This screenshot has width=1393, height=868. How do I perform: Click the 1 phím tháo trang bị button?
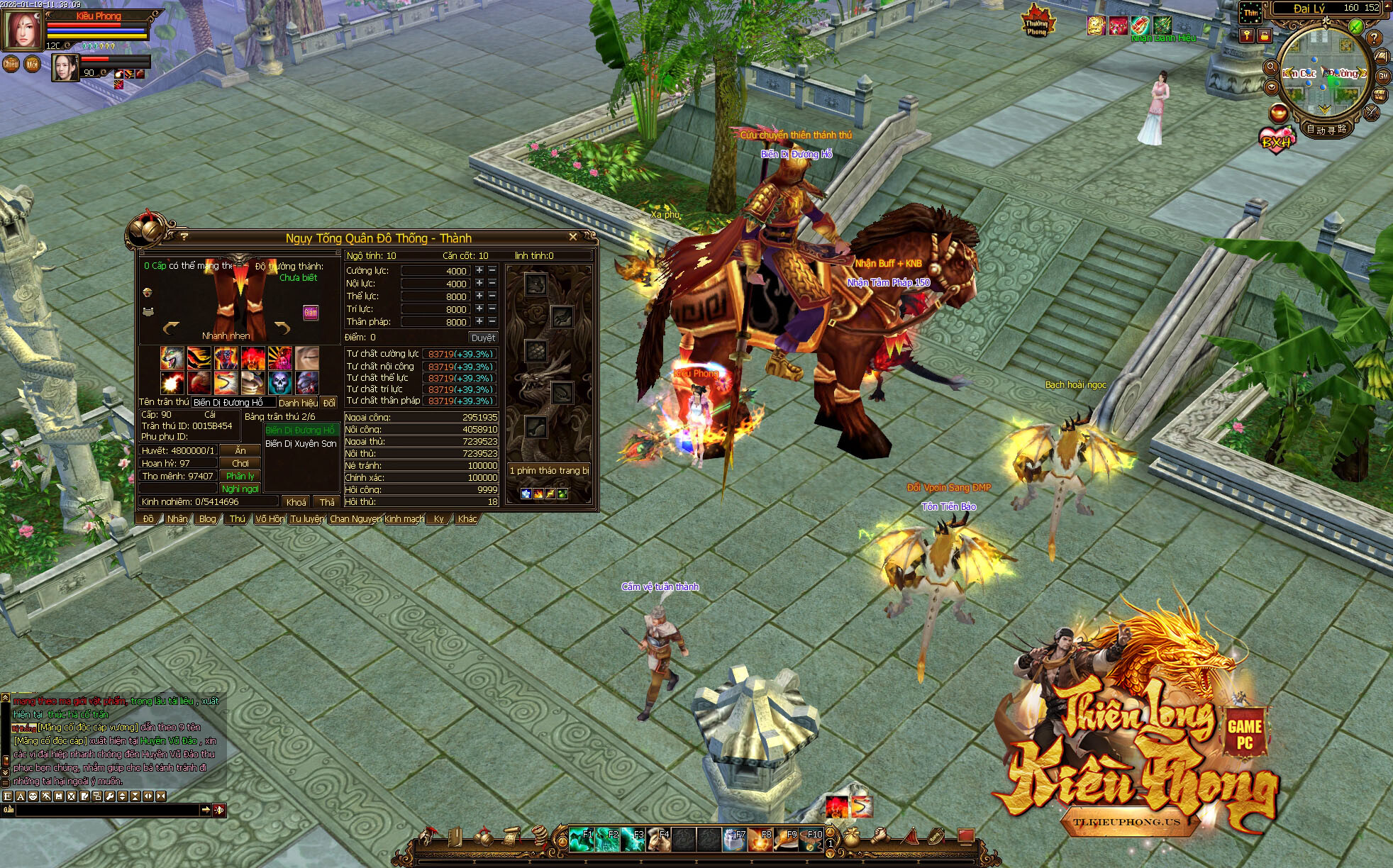(549, 470)
